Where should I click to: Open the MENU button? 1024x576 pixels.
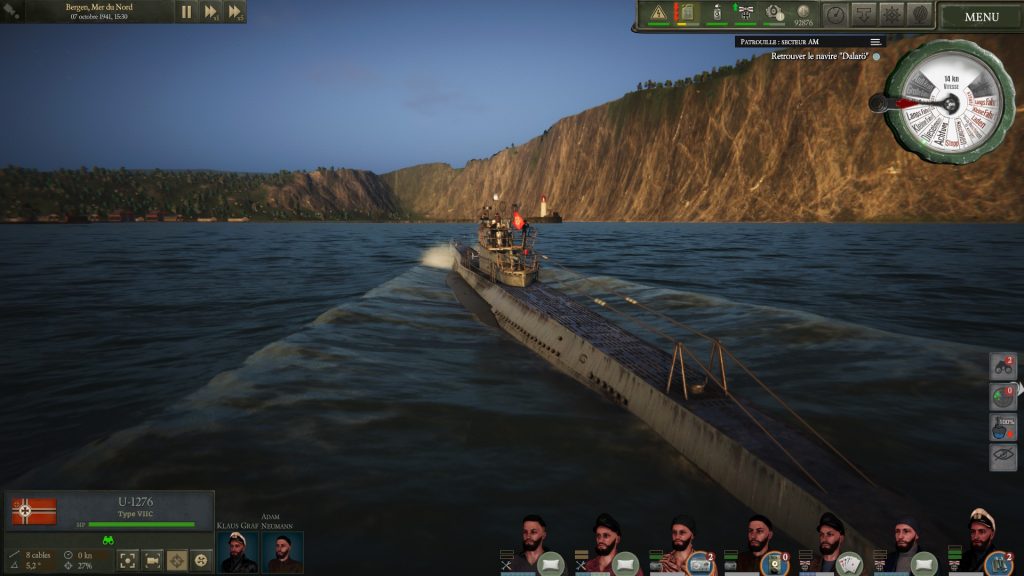coord(981,16)
